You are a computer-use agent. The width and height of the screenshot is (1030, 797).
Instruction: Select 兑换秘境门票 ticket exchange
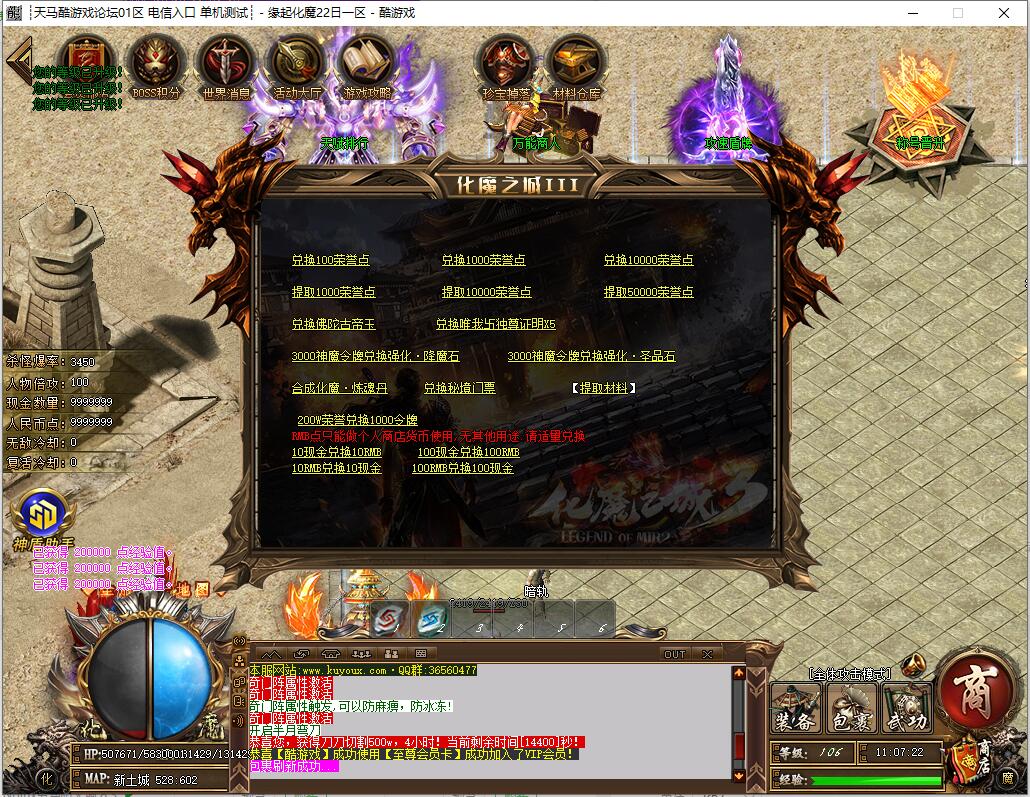(459, 388)
